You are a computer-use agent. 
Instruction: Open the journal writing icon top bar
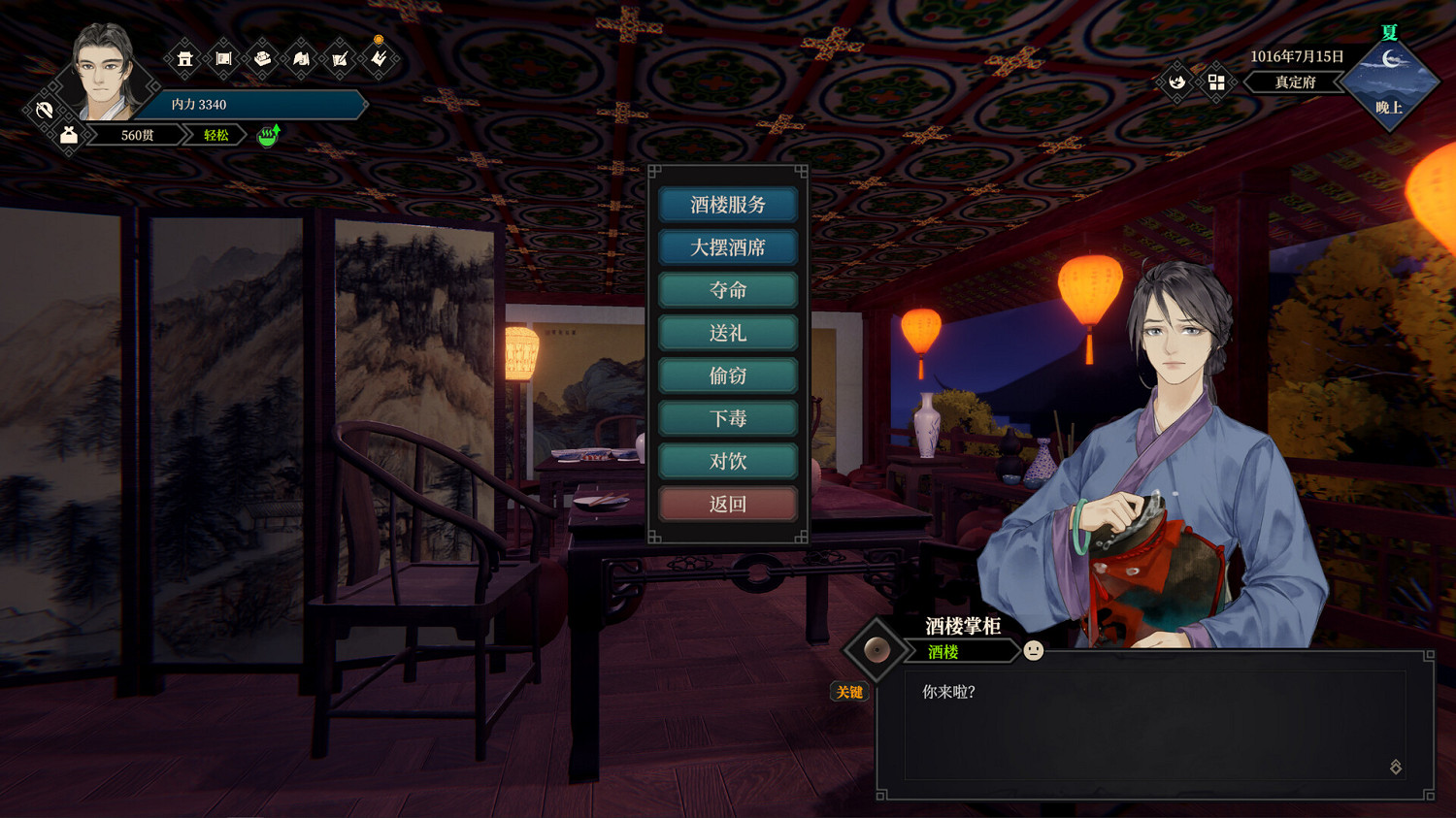[340, 59]
